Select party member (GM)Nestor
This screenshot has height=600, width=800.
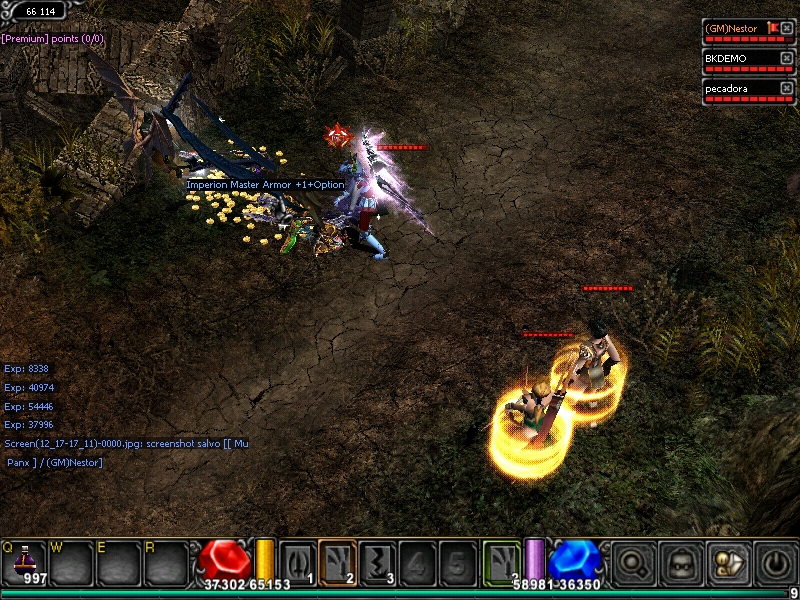(733, 29)
